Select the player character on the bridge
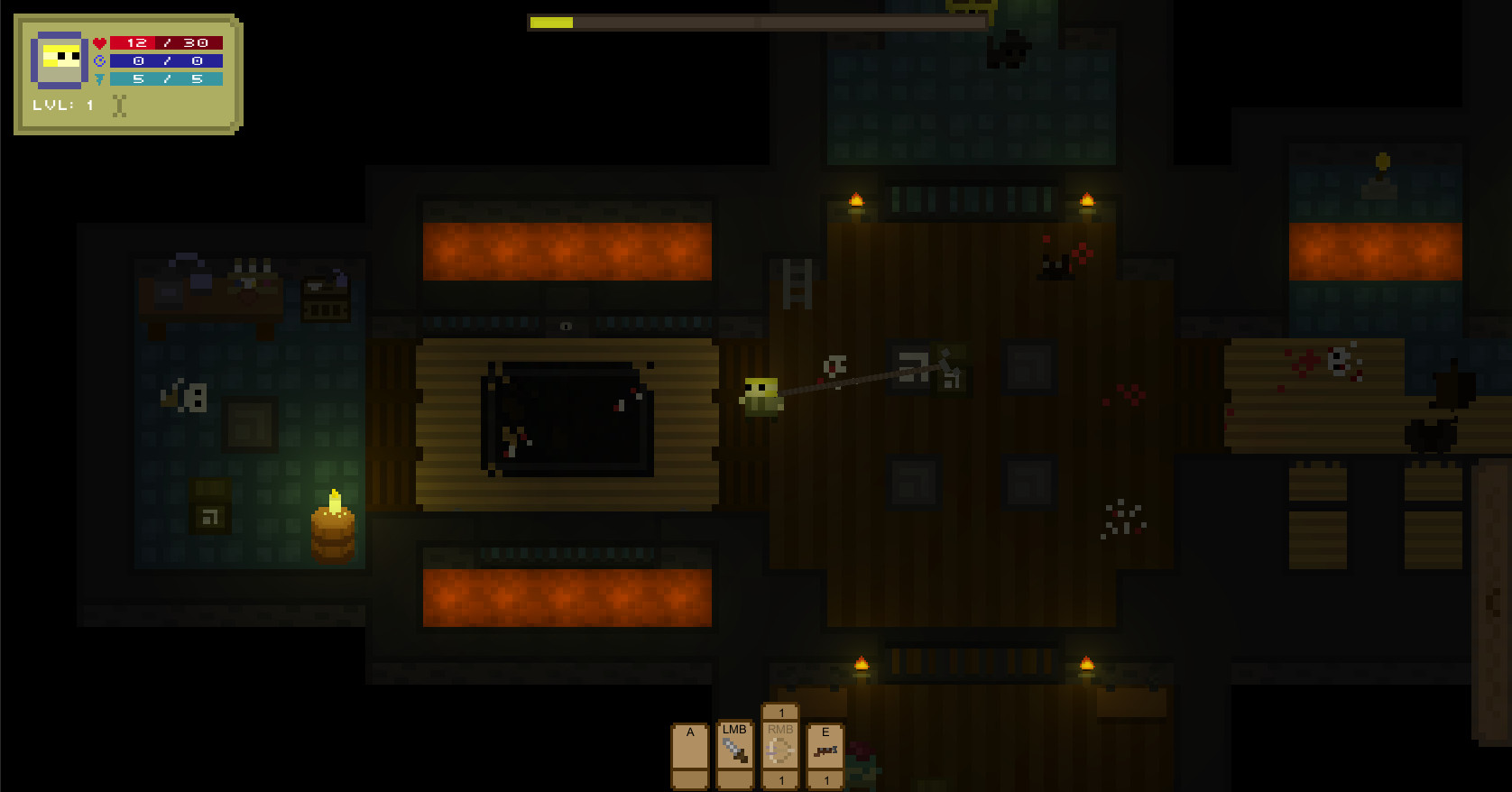This screenshot has height=792, width=1512. tap(762, 397)
